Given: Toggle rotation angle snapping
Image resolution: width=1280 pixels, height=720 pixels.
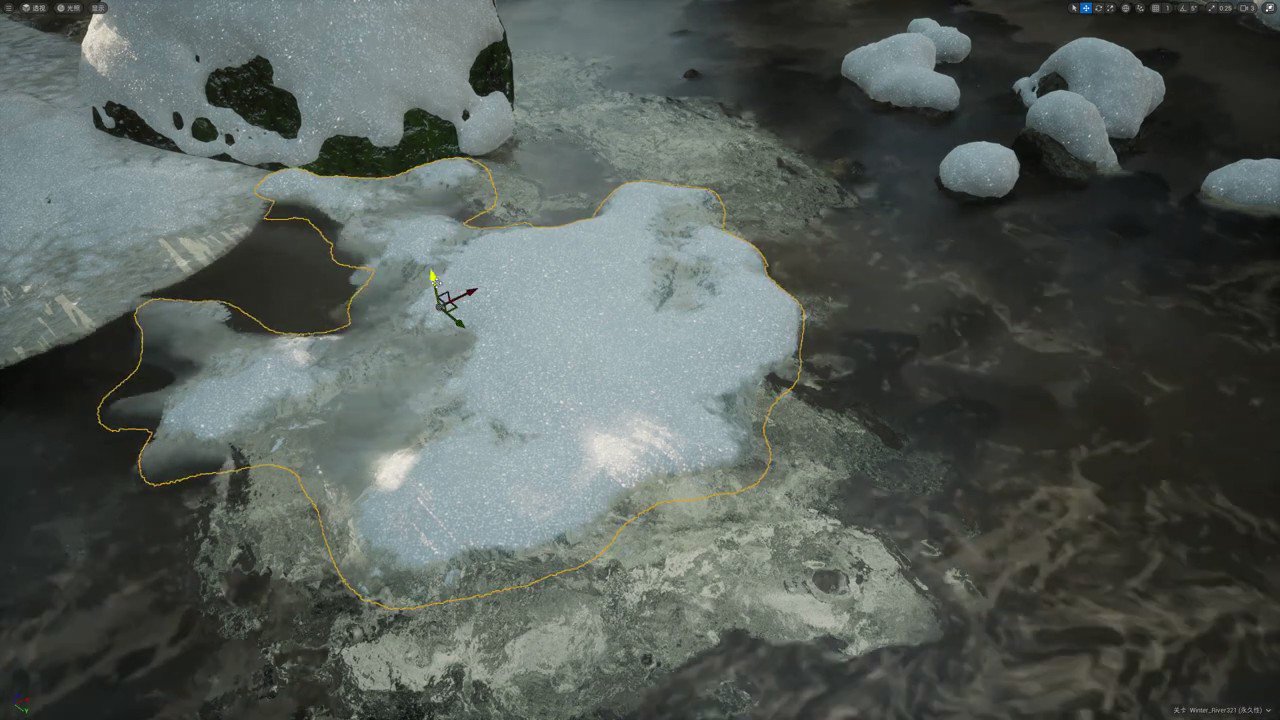Looking at the screenshot, I should [x=1182, y=8].
